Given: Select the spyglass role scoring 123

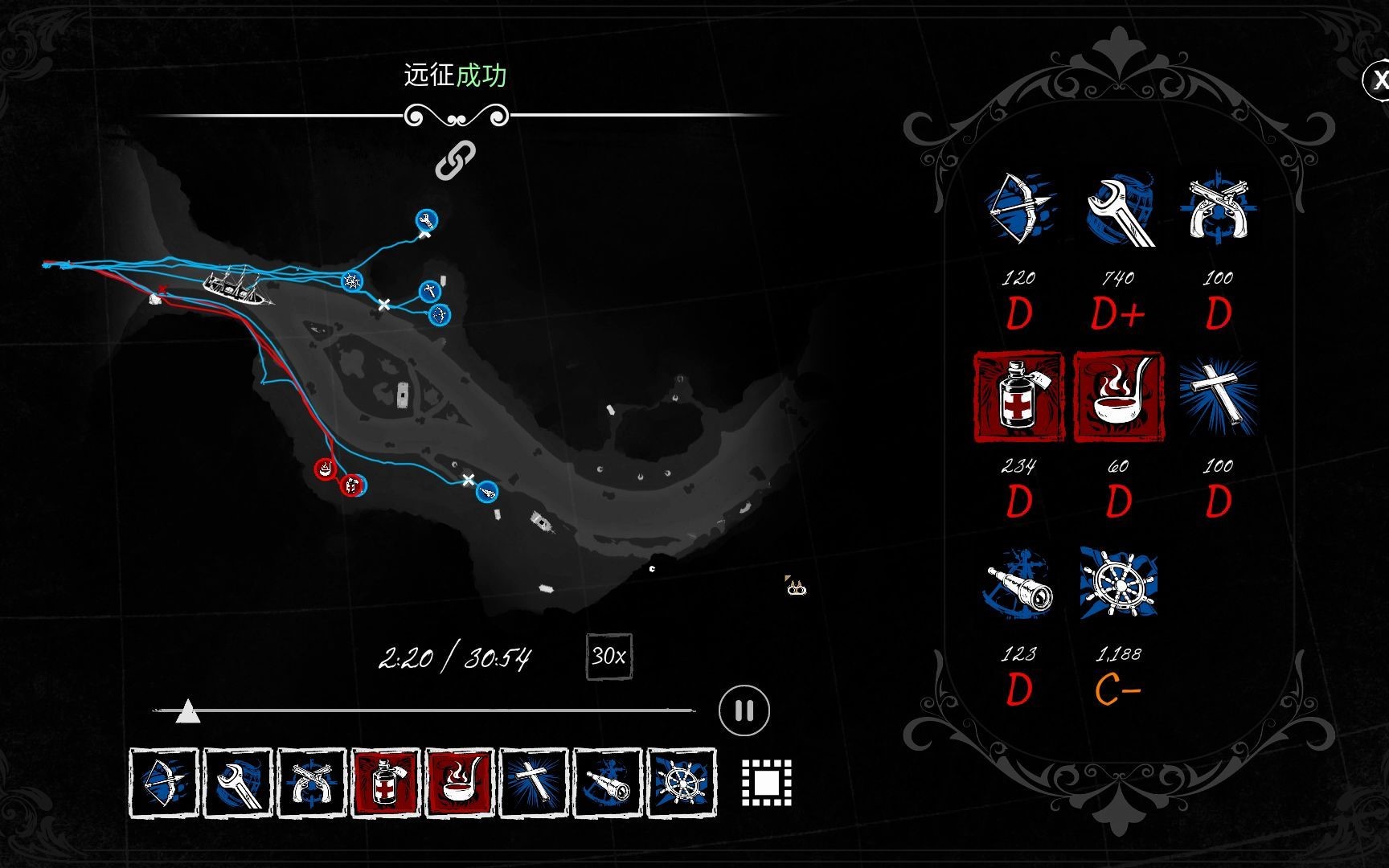Looking at the screenshot, I should pyautogui.click(x=1018, y=584).
